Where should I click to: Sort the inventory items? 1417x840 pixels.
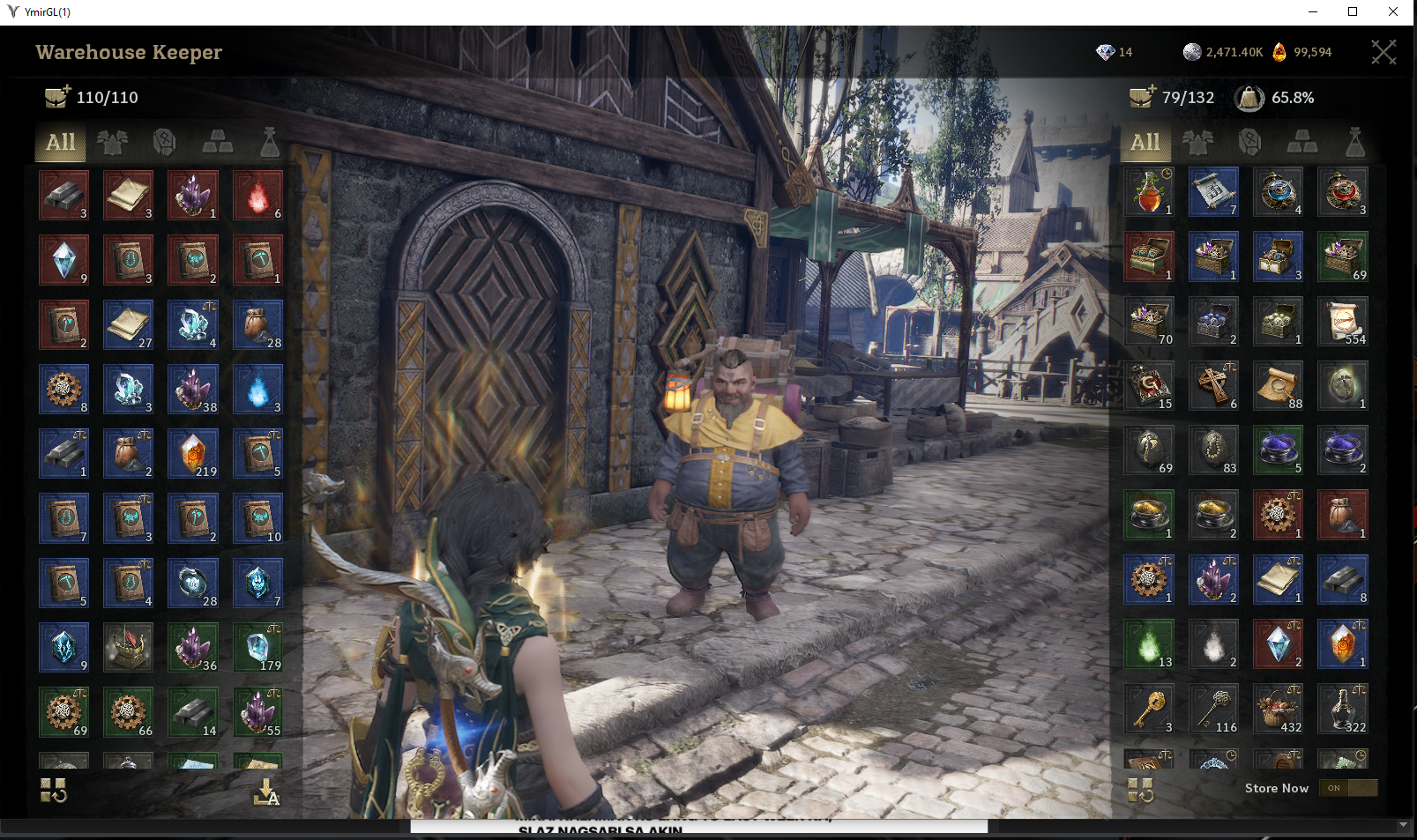point(1140,791)
